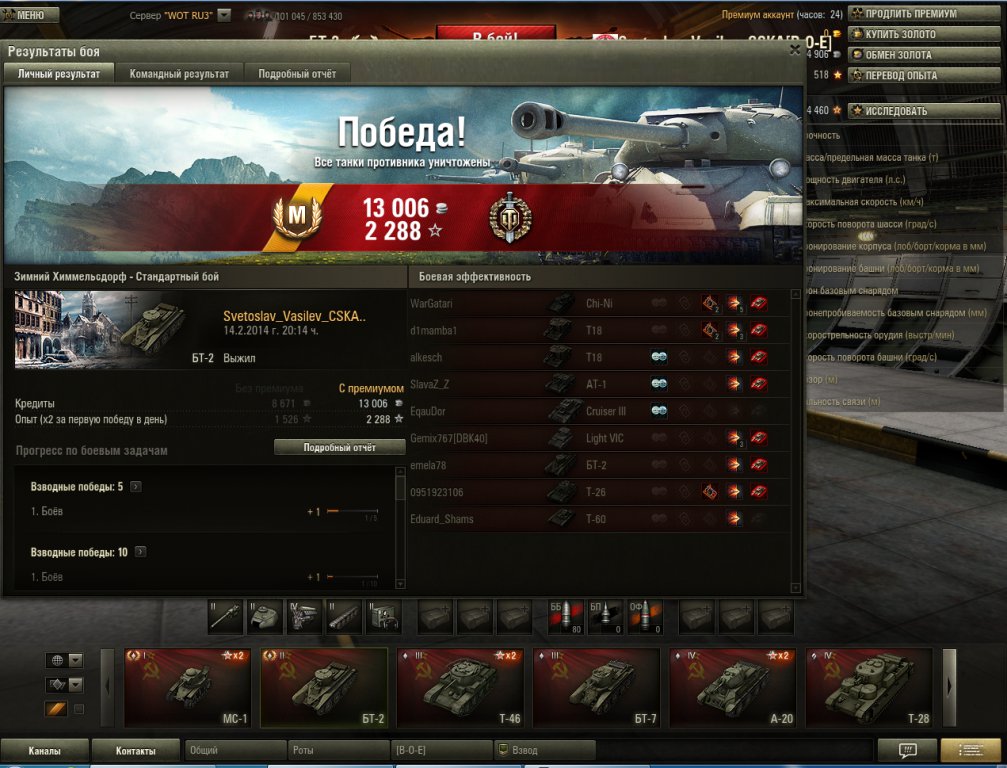This screenshot has height=768, width=1007.
Task: Select the БТ-7 tank thumbnail
Action: click(595, 688)
